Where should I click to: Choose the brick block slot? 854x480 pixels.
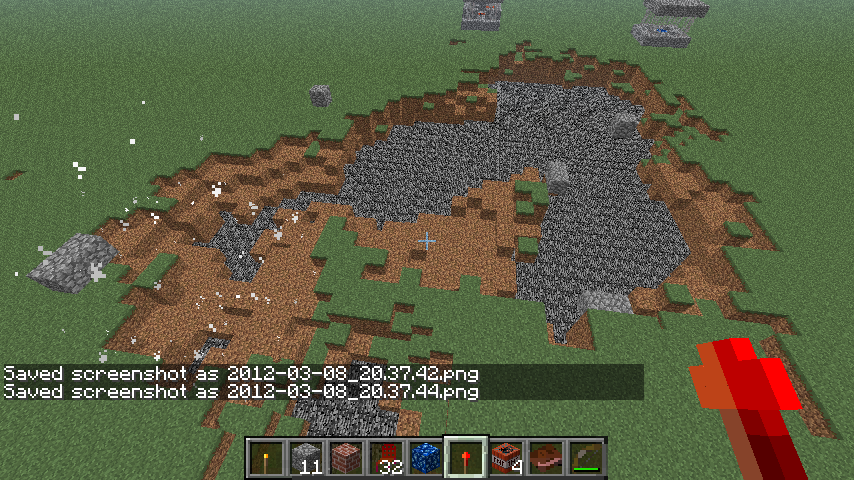[x=347, y=459]
